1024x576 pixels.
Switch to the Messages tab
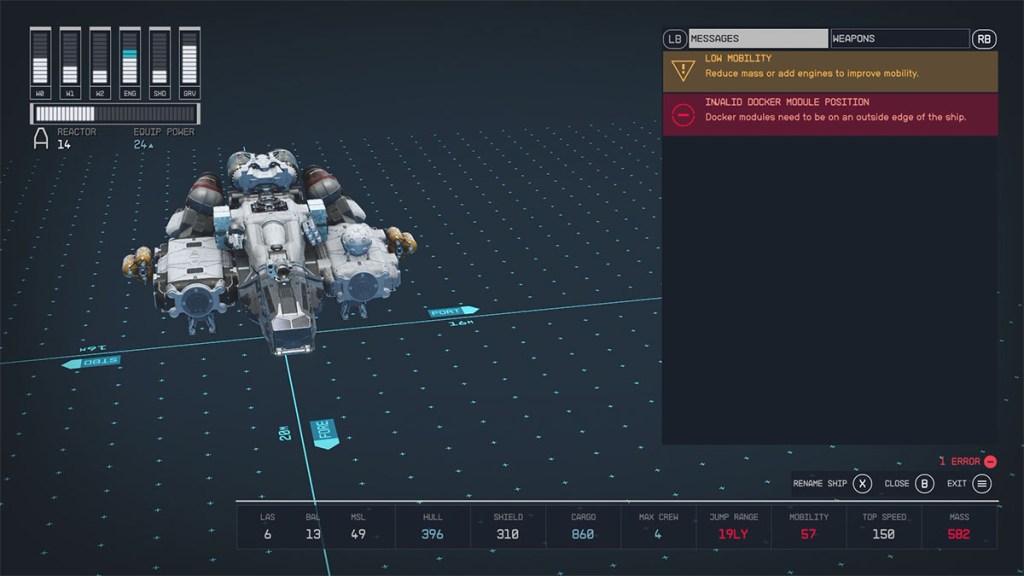758,39
